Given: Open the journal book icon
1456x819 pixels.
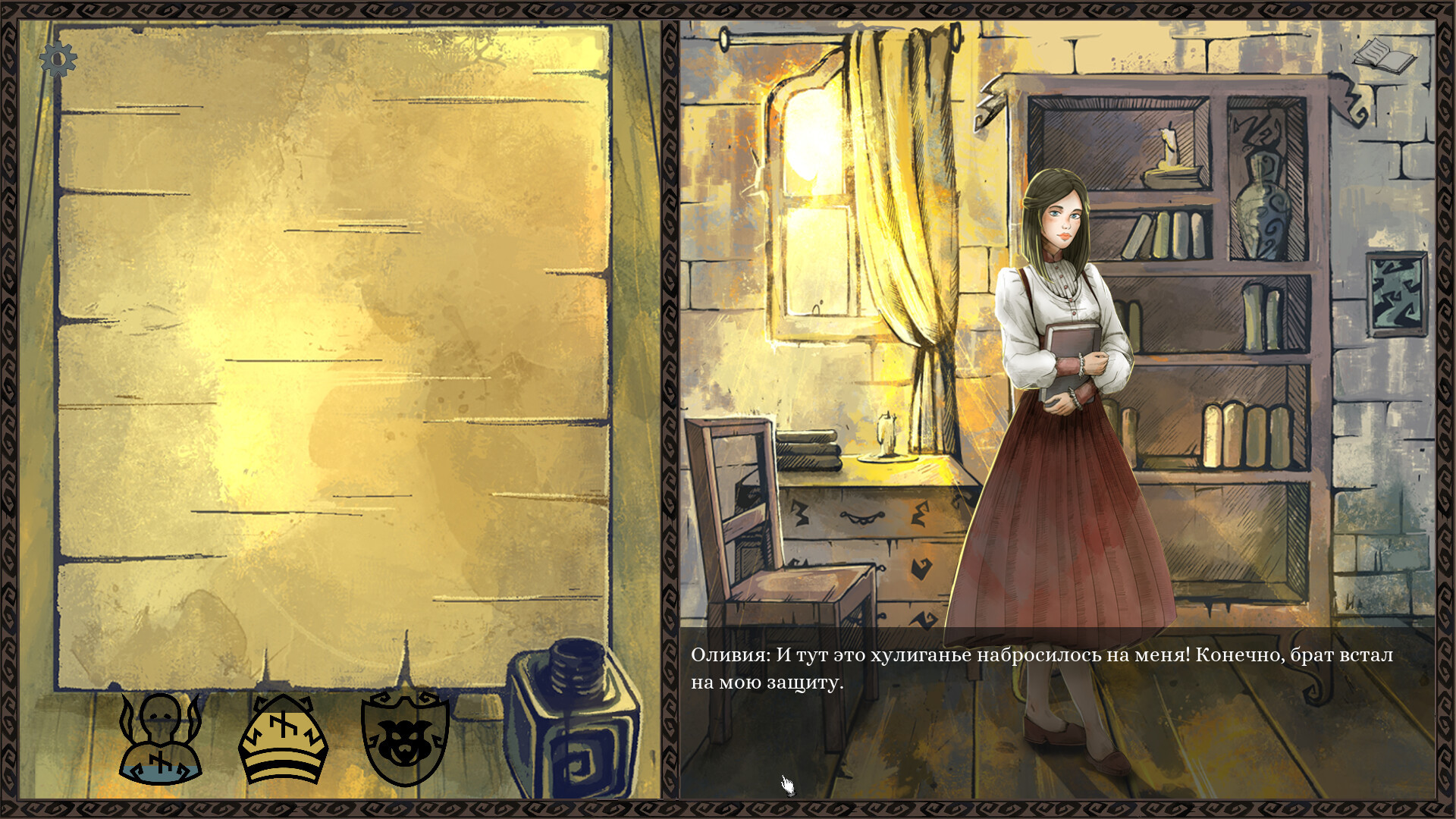Looking at the screenshot, I should click(x=1383, y=55).
